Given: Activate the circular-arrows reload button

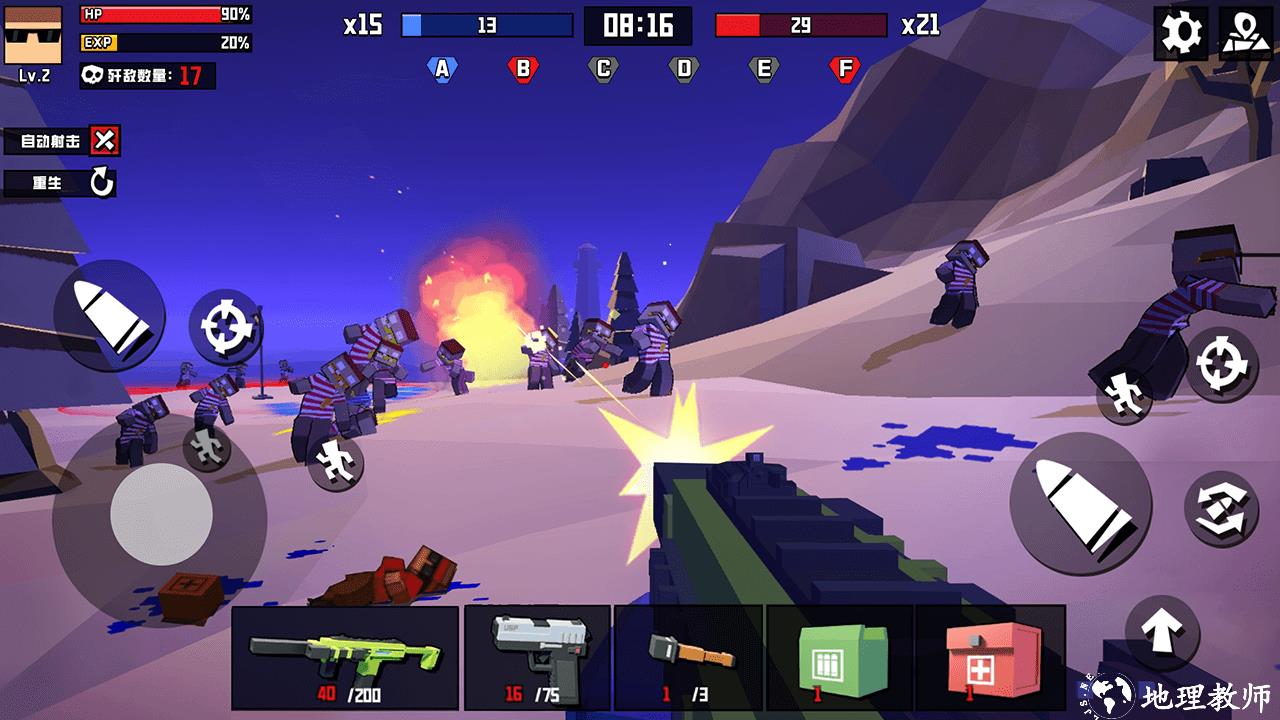Looking at the screenshot, I should (1220, 508).
